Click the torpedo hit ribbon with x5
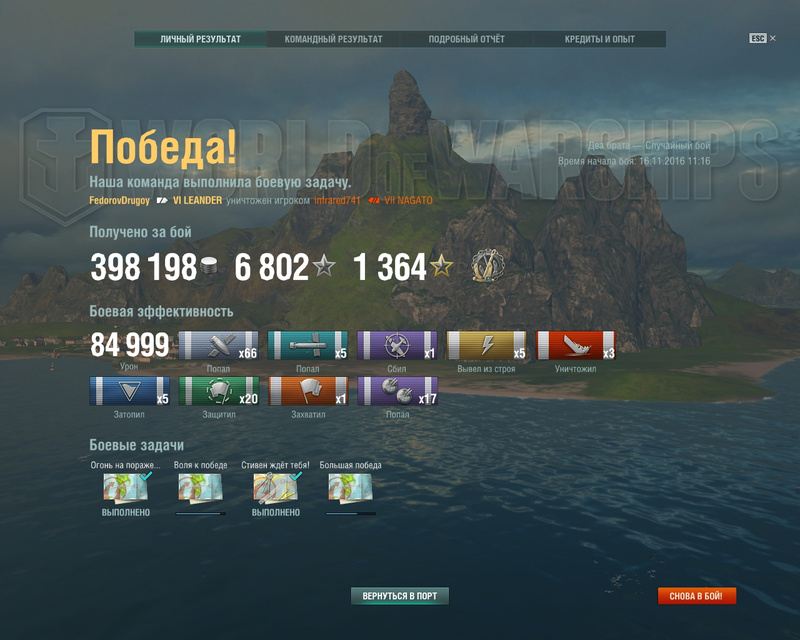 point(308,345)
